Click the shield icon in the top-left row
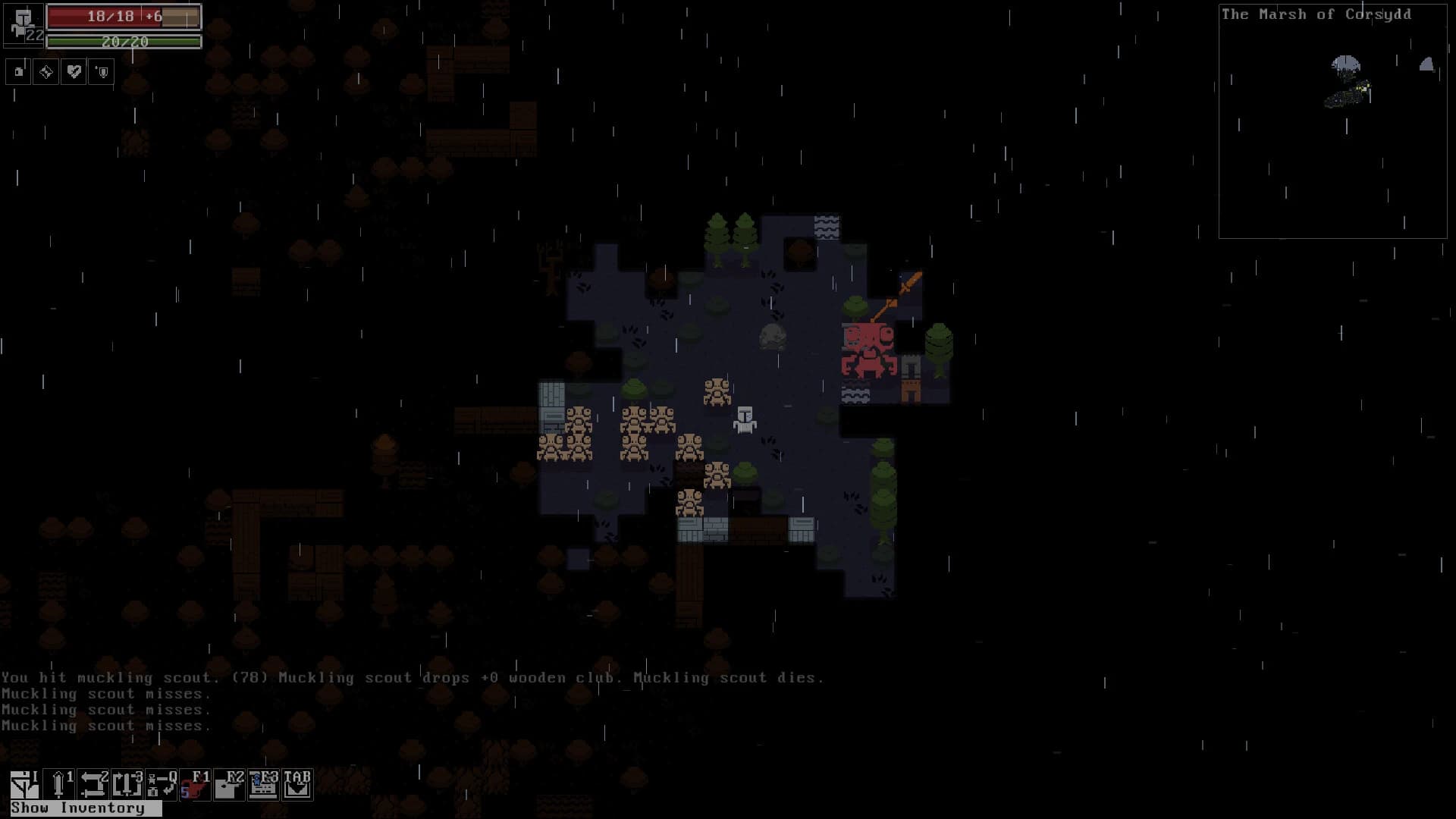This screenshot has height=819, width=1456. tap(101, 72)
